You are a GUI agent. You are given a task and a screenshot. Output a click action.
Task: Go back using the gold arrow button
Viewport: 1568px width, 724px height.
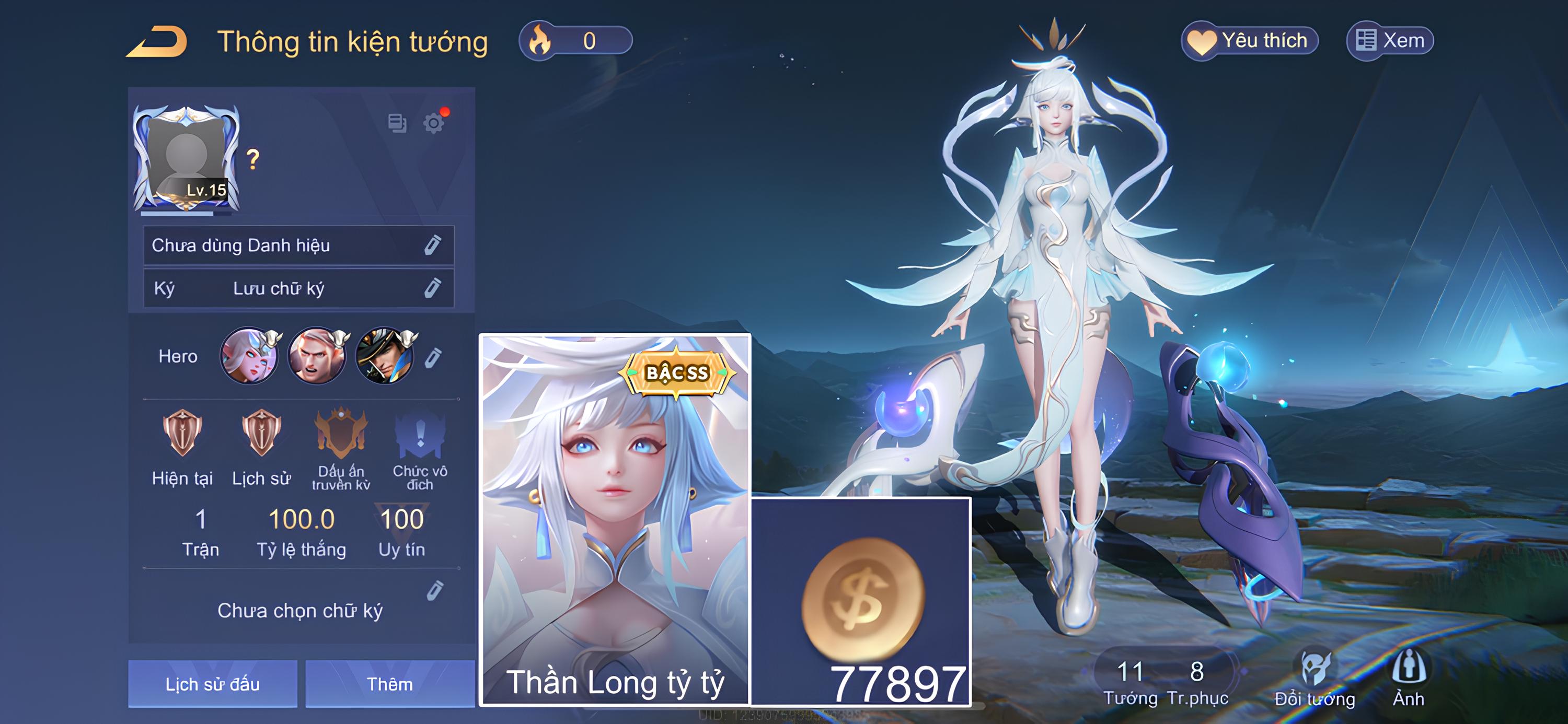pyautogui.click(x=157, y=41)
